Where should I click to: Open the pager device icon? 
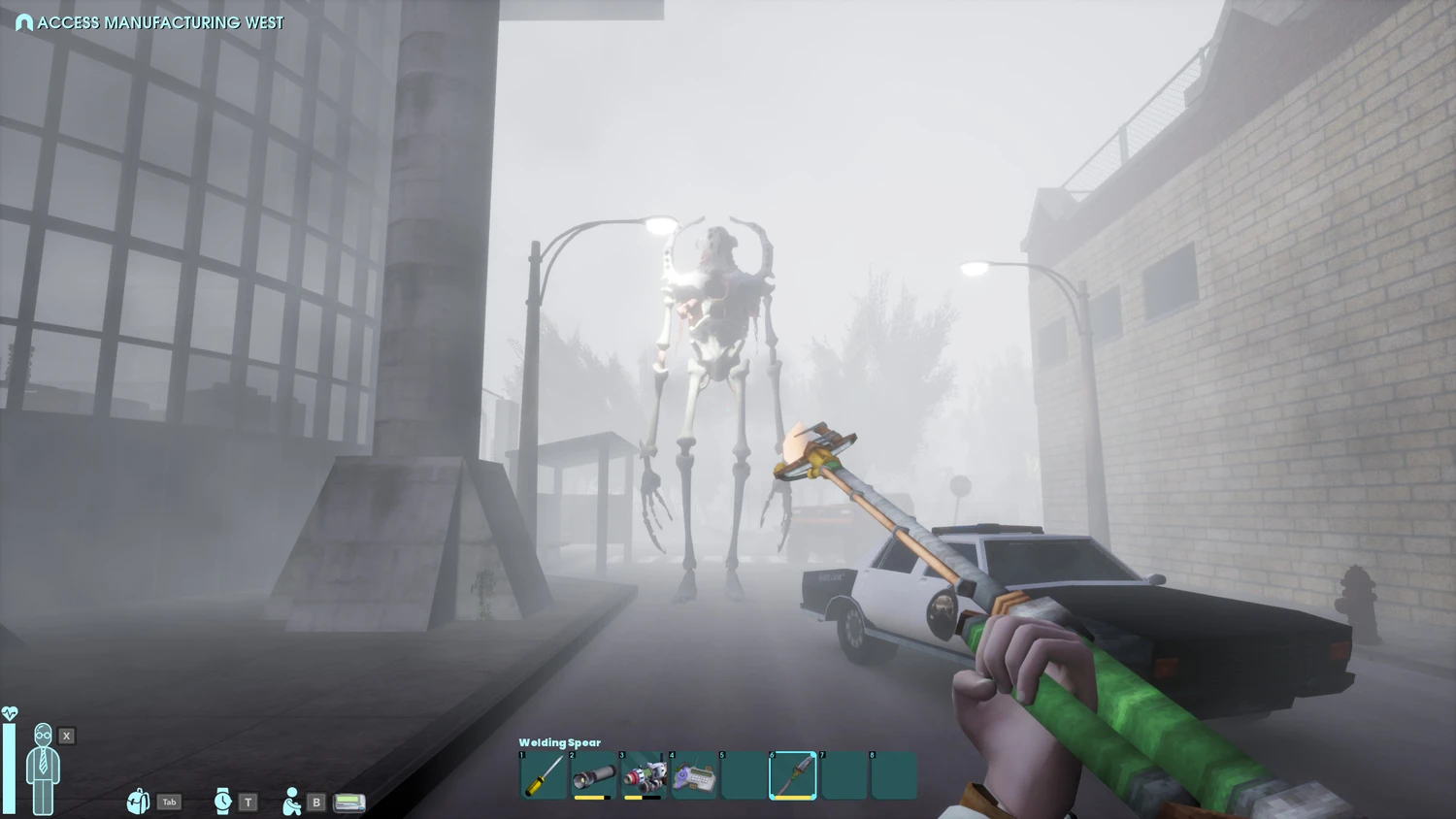click(x=349, y=803)
